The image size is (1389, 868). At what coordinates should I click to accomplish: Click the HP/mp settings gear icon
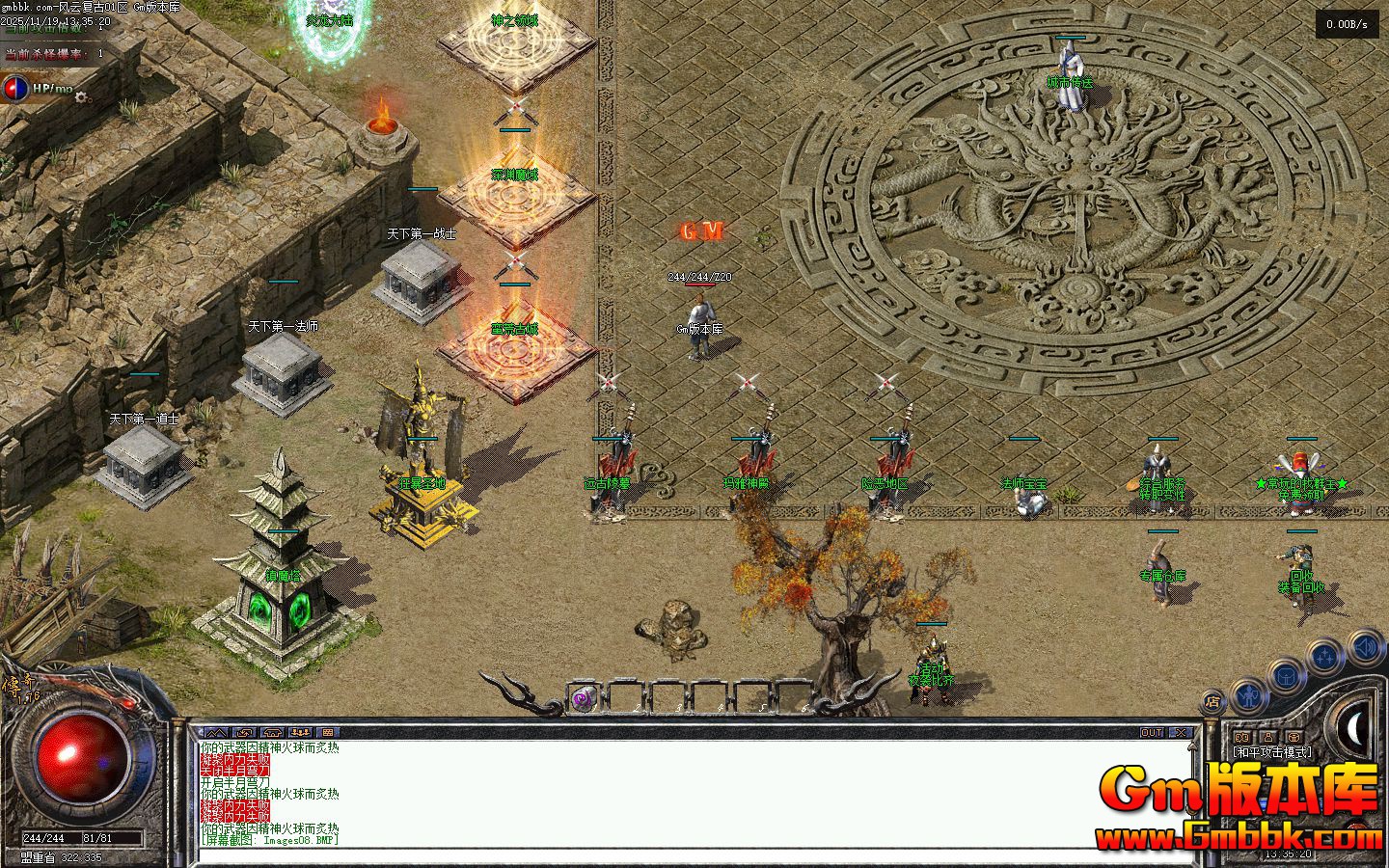pos(81,96)
